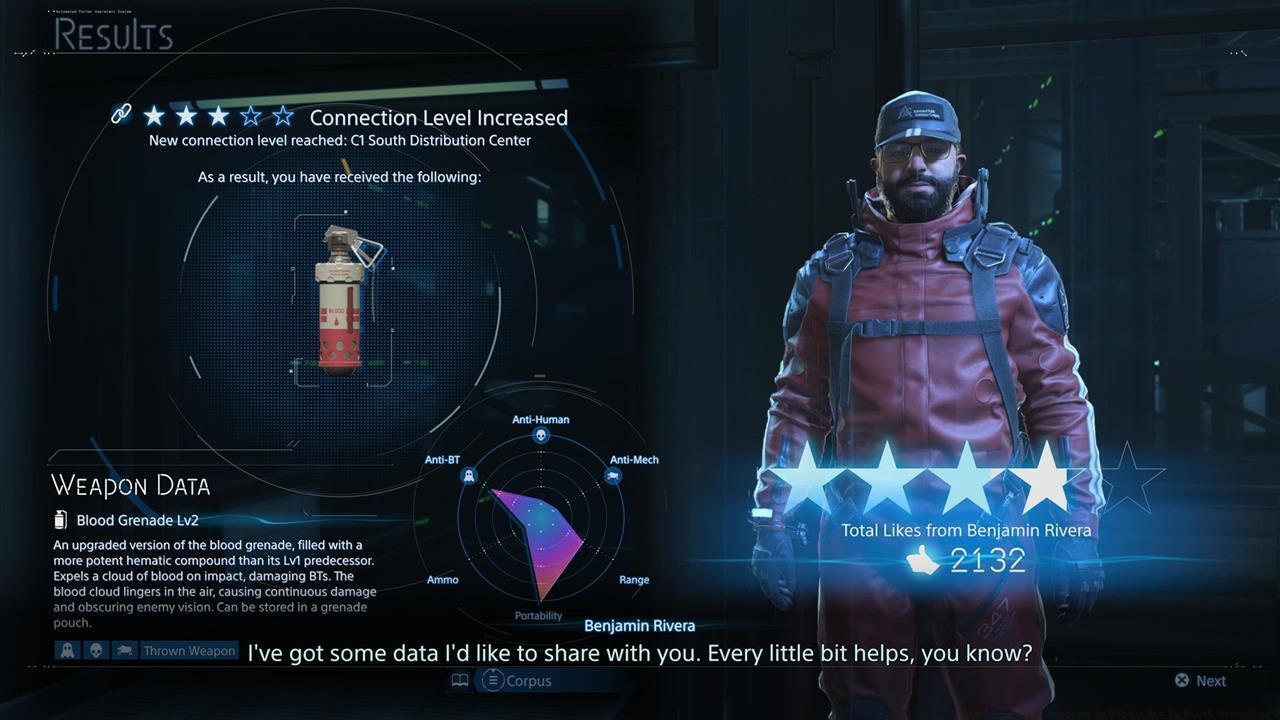The height and width of the screenshot is (720, 1280).
Task: Select the Anti-Mech icon on the radar chart
Action: point(613,476)
